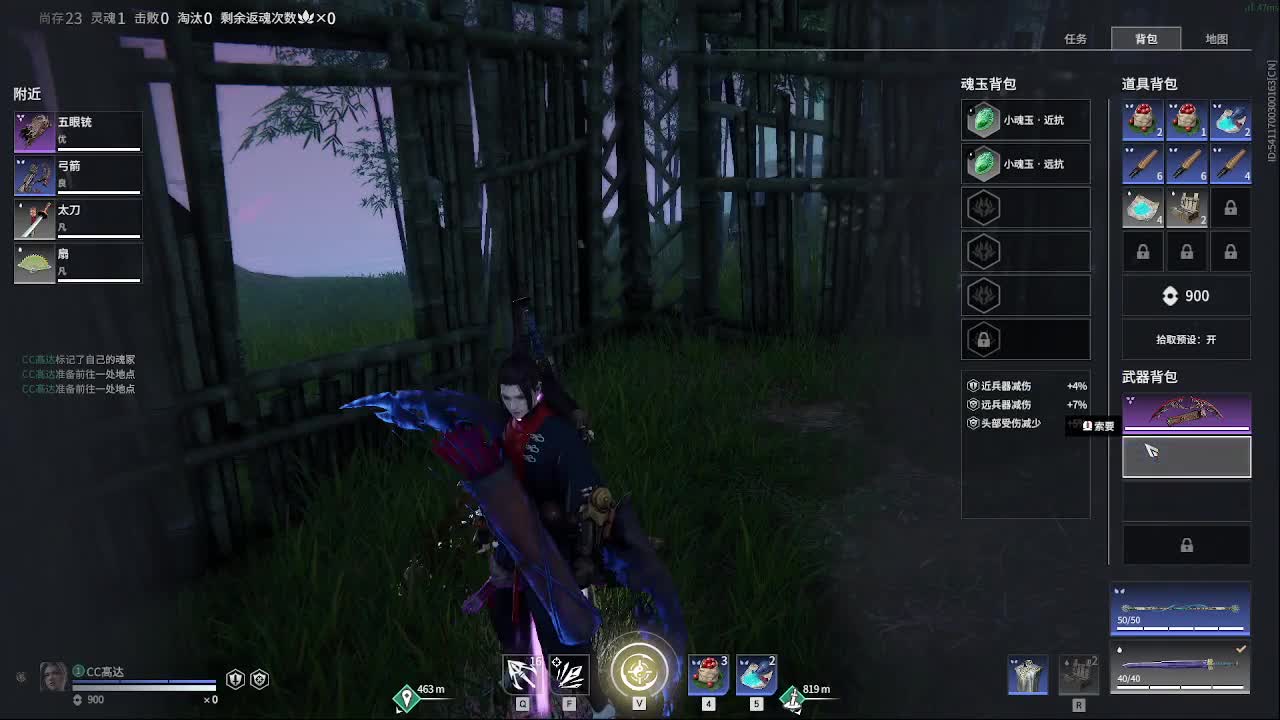Click the F ultimate ability icon
Screen dimensions: 1280x720
pyautogui.click(x=569, y=675)
